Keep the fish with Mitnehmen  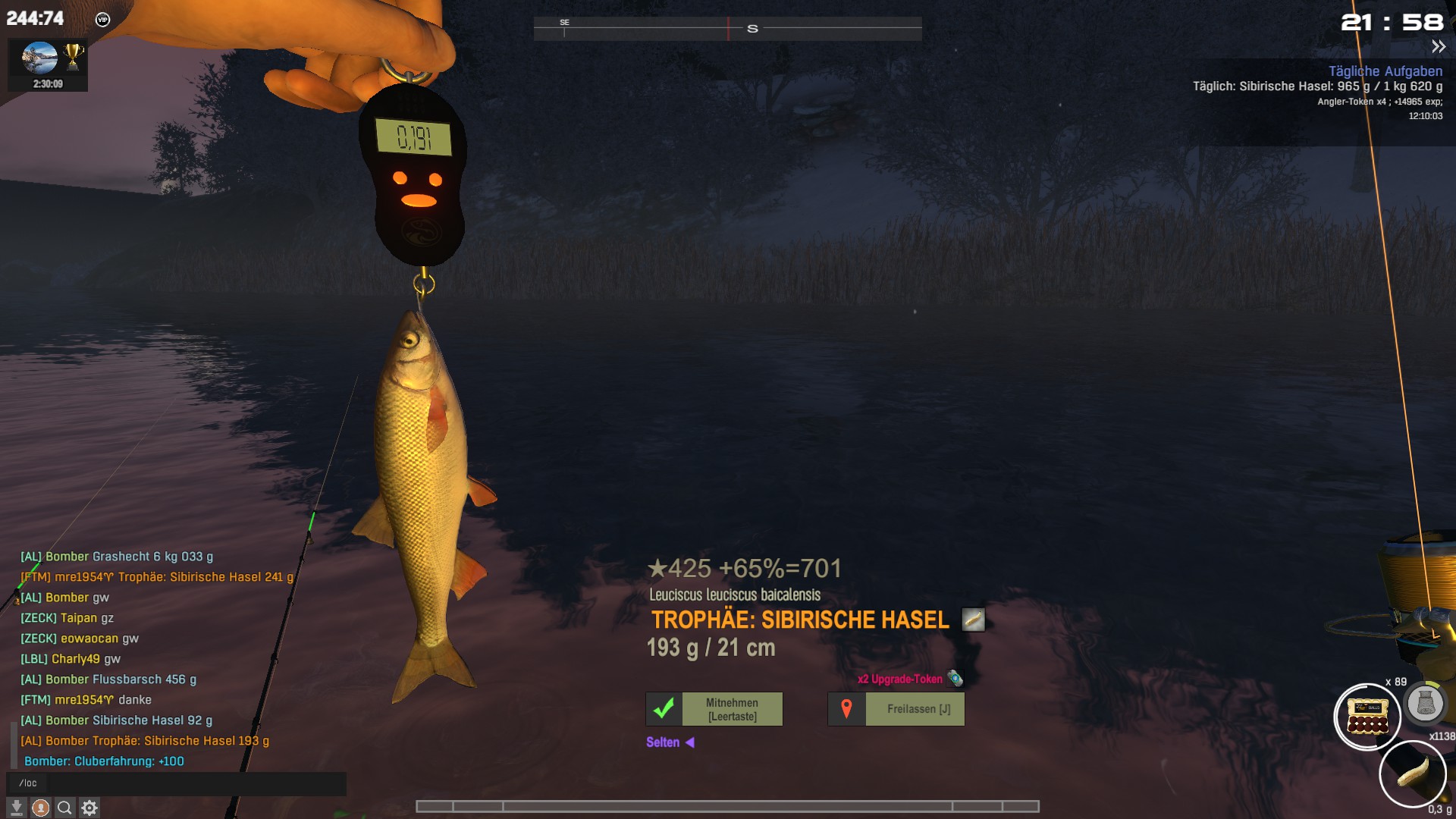(x=714, y=709)
